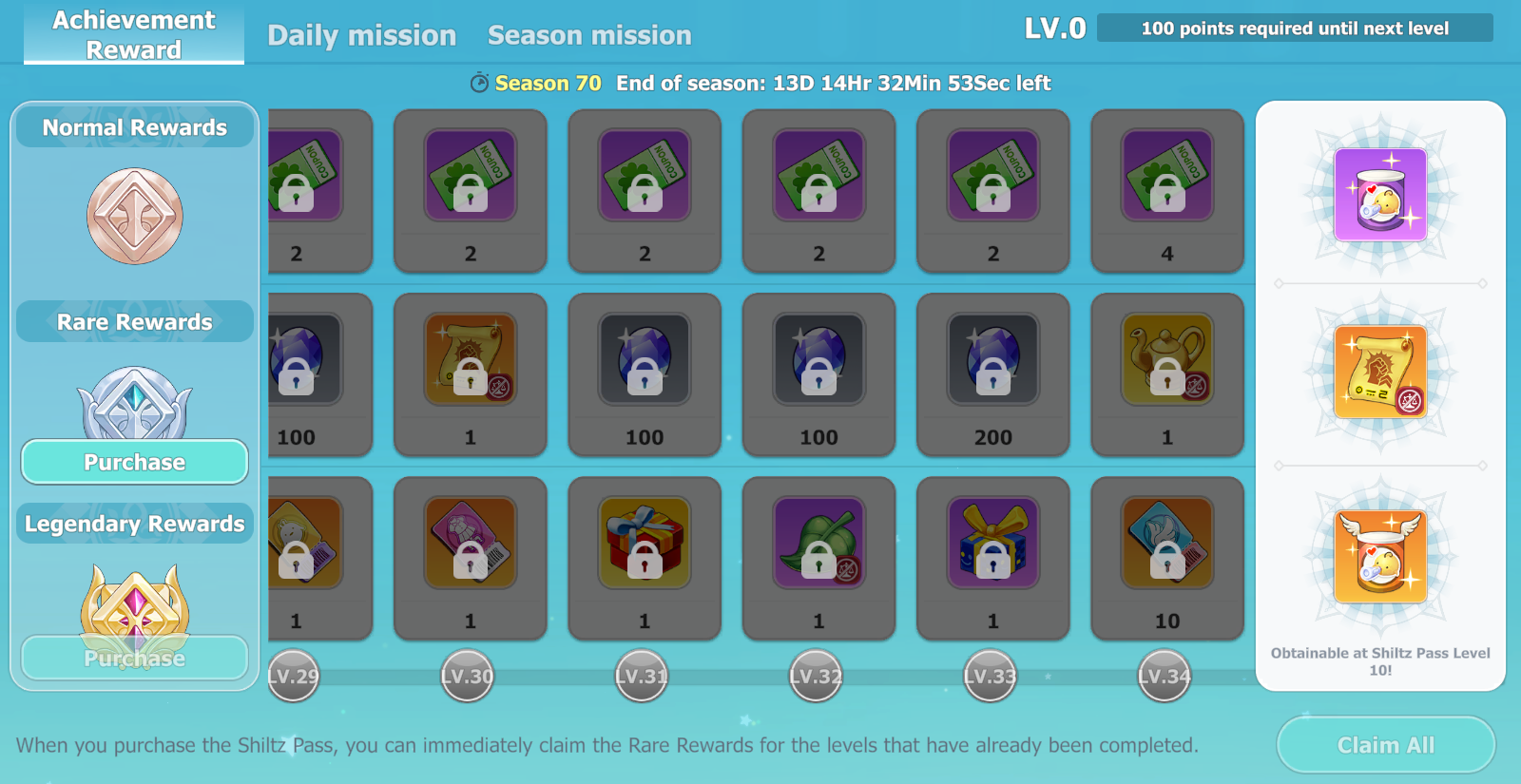This screenshot has height=784, width=1521.
Task: Purchase the Legendary Rewards pass
Action: click(x=135, y=658)
